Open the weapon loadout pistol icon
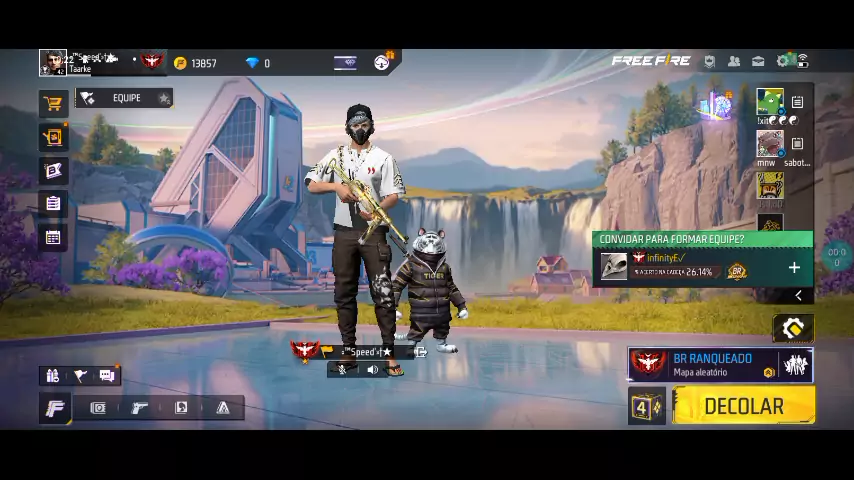The width and height of the screenshot is (854, 480). coord(140,408)
